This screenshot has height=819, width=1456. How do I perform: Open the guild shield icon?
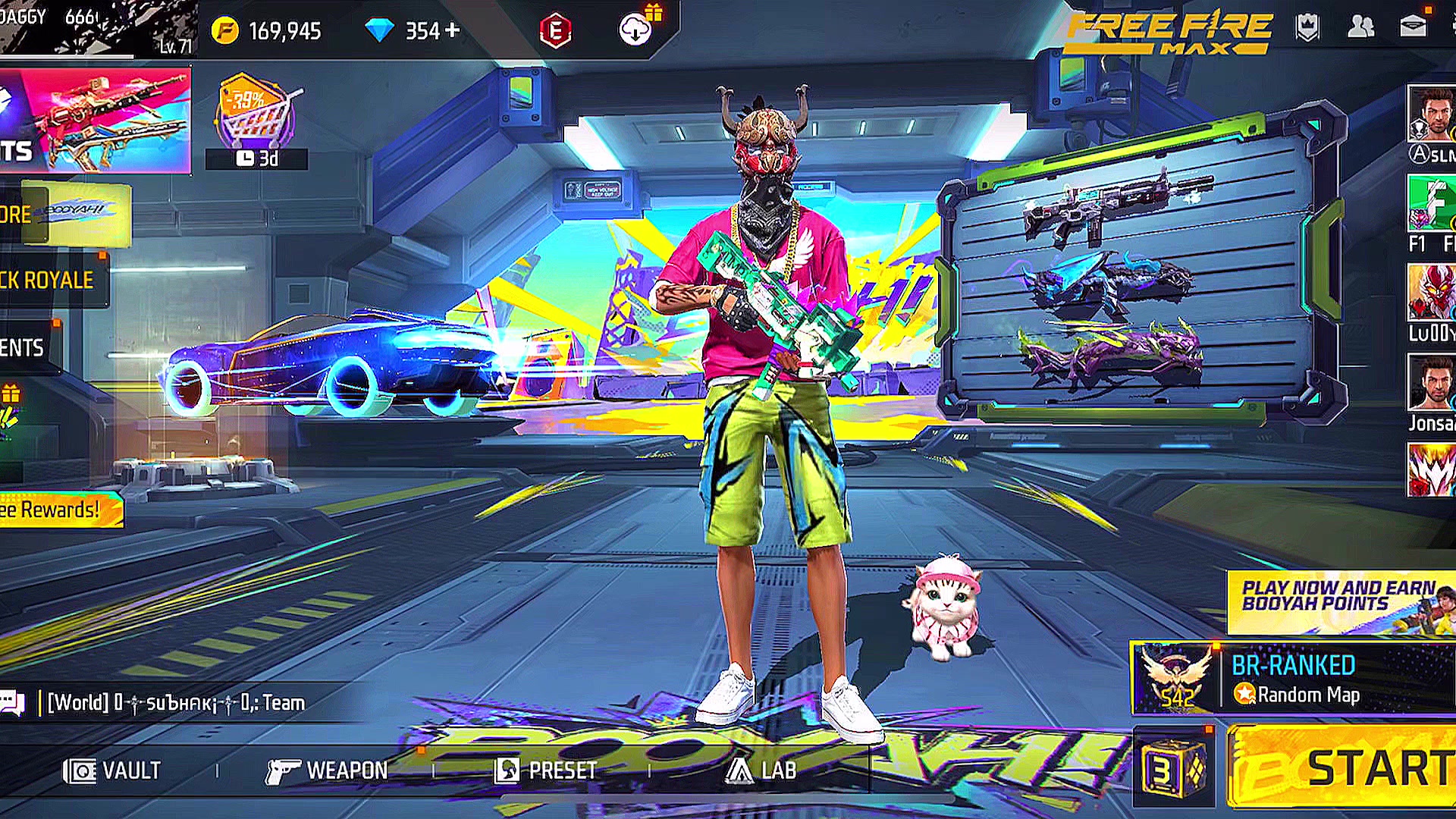[x=1307, y=28]
